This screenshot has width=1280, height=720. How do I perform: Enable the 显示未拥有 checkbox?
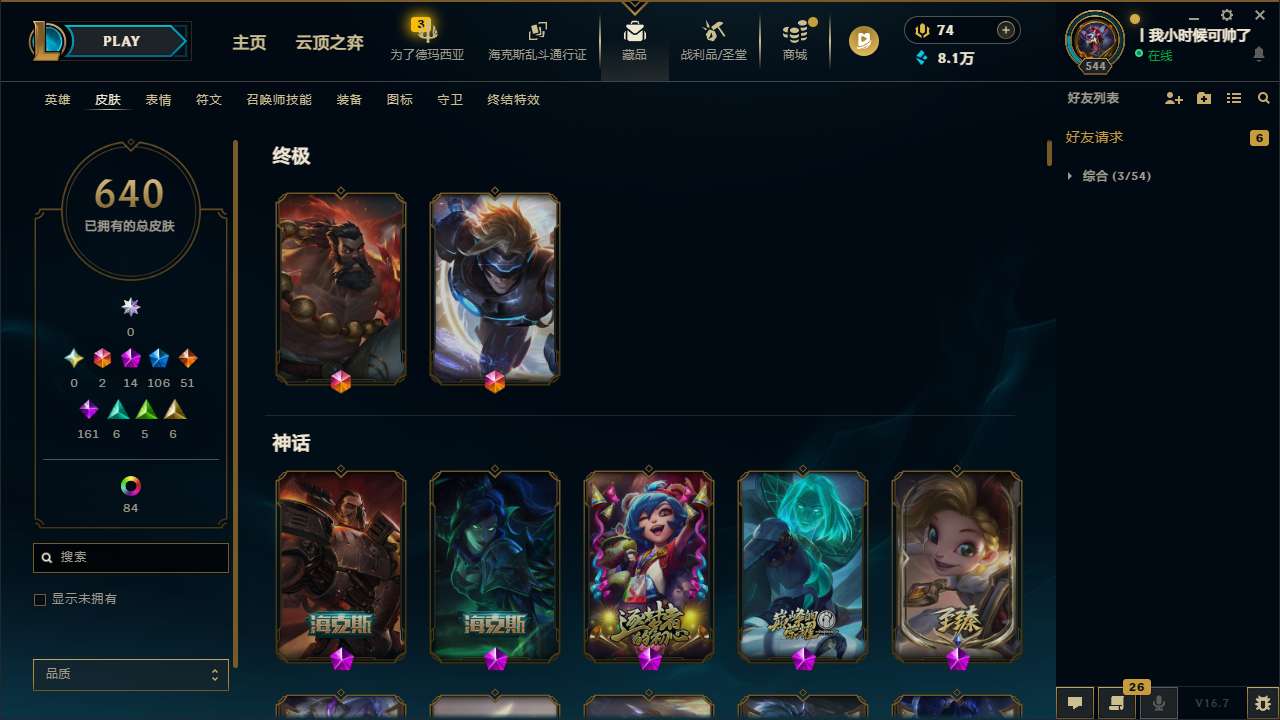pyautogui.click(x=40, y=599)
